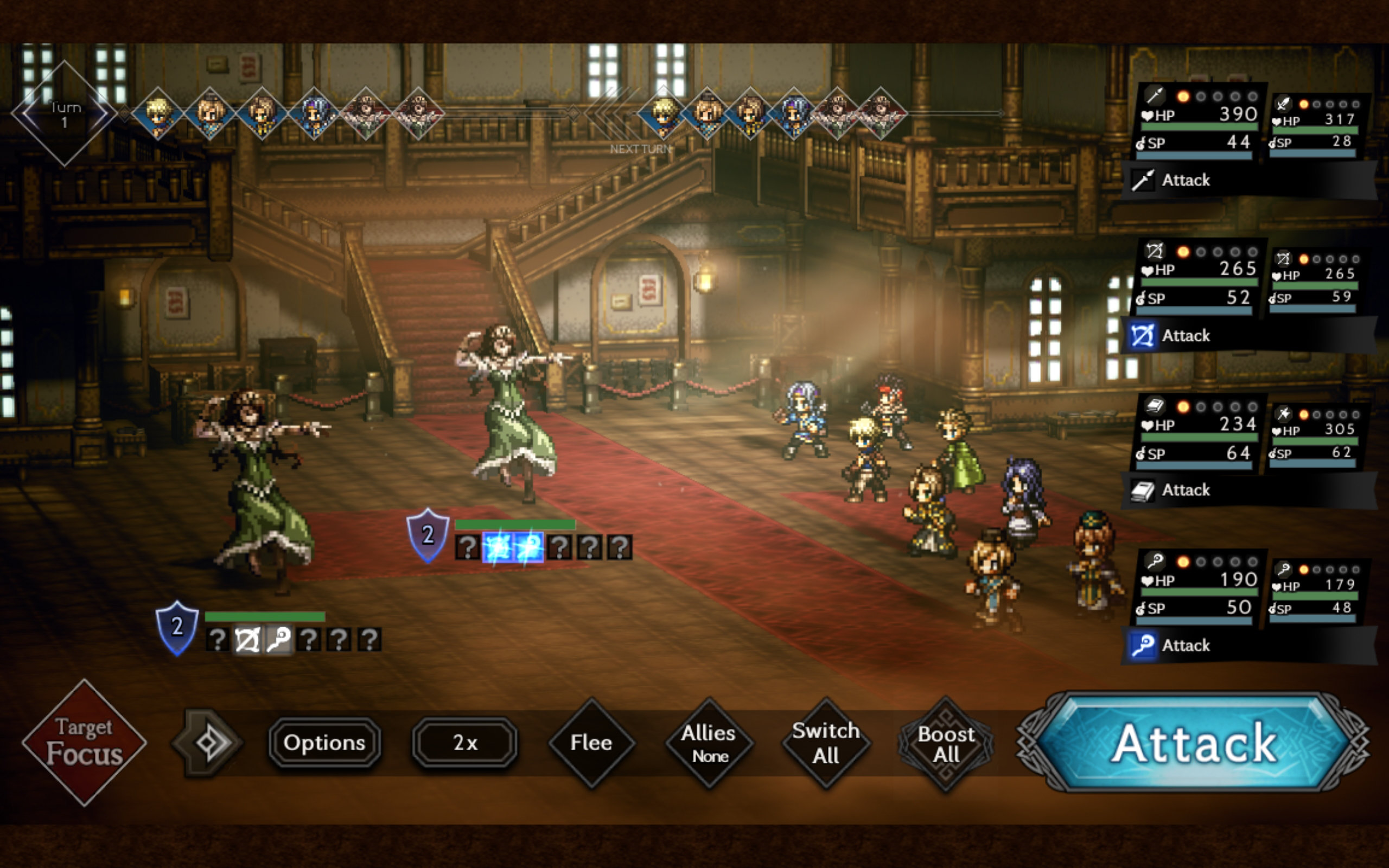Inspect the Turn 1 indicator diamond
The width and height of the screenshot is (1389, 868).
tap(64, 113)
